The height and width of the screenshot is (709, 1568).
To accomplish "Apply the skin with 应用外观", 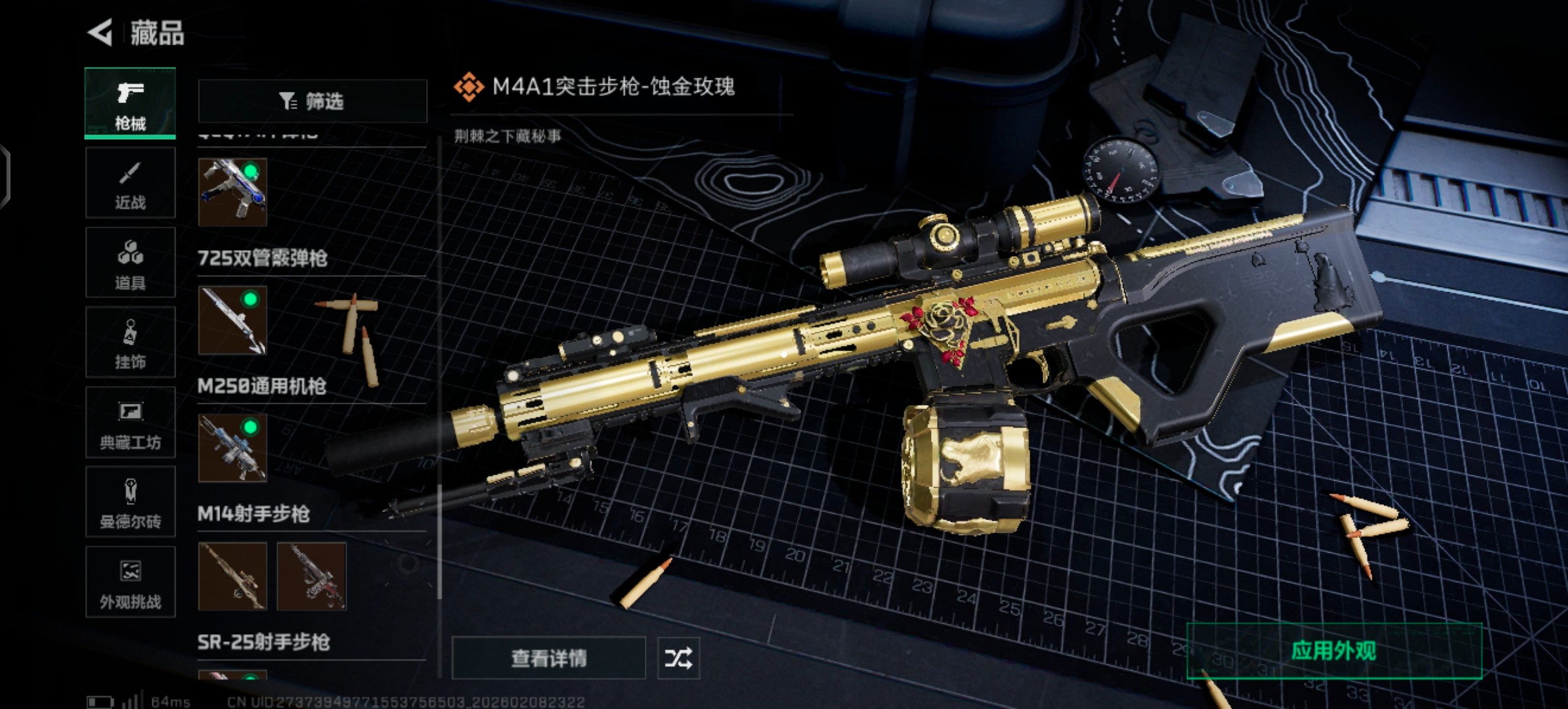I will [1334, 651].
